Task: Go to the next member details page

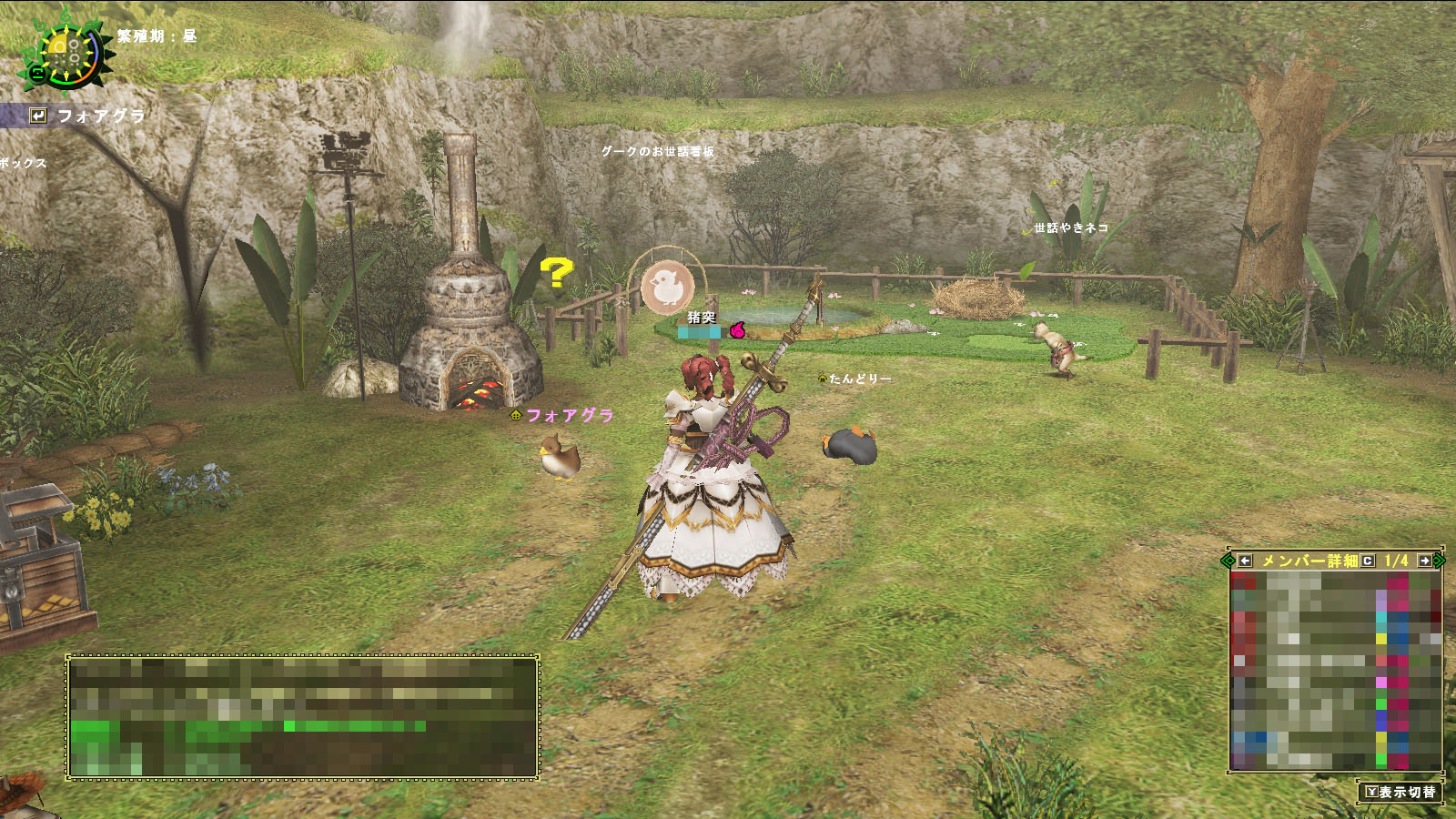Action: [1424, 561]
